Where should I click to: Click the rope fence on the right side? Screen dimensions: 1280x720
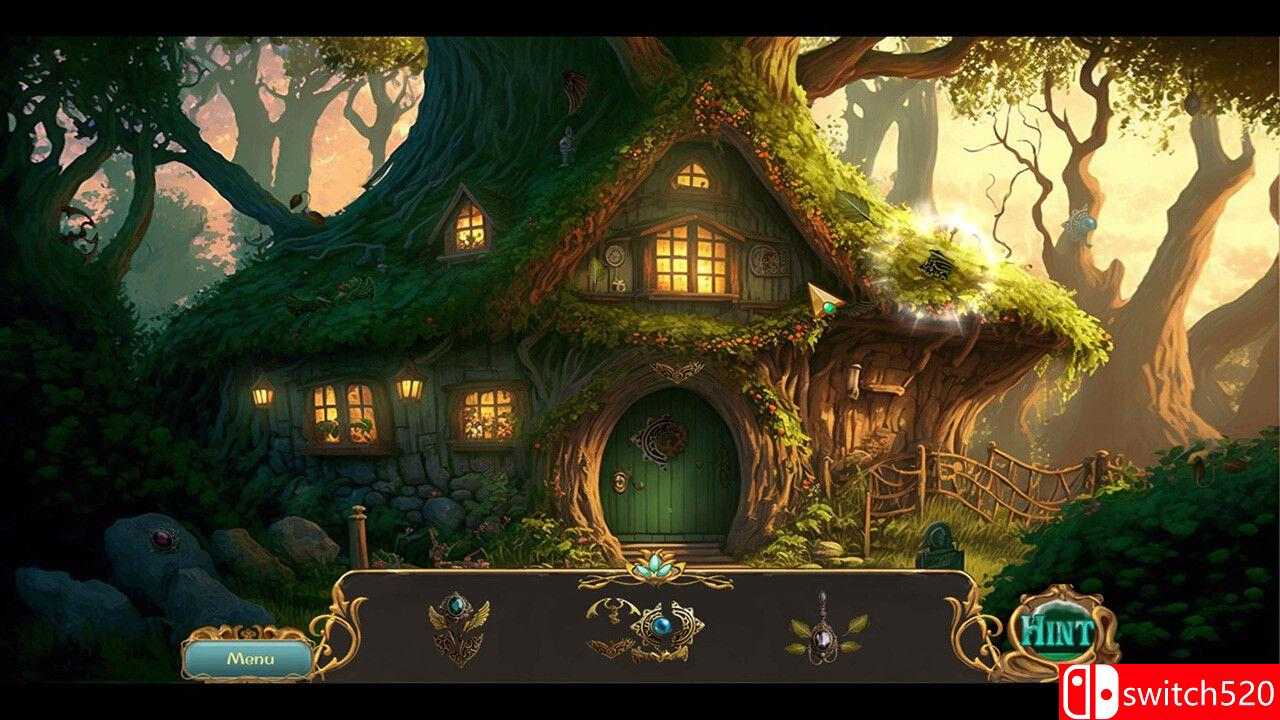point(1010,475)
